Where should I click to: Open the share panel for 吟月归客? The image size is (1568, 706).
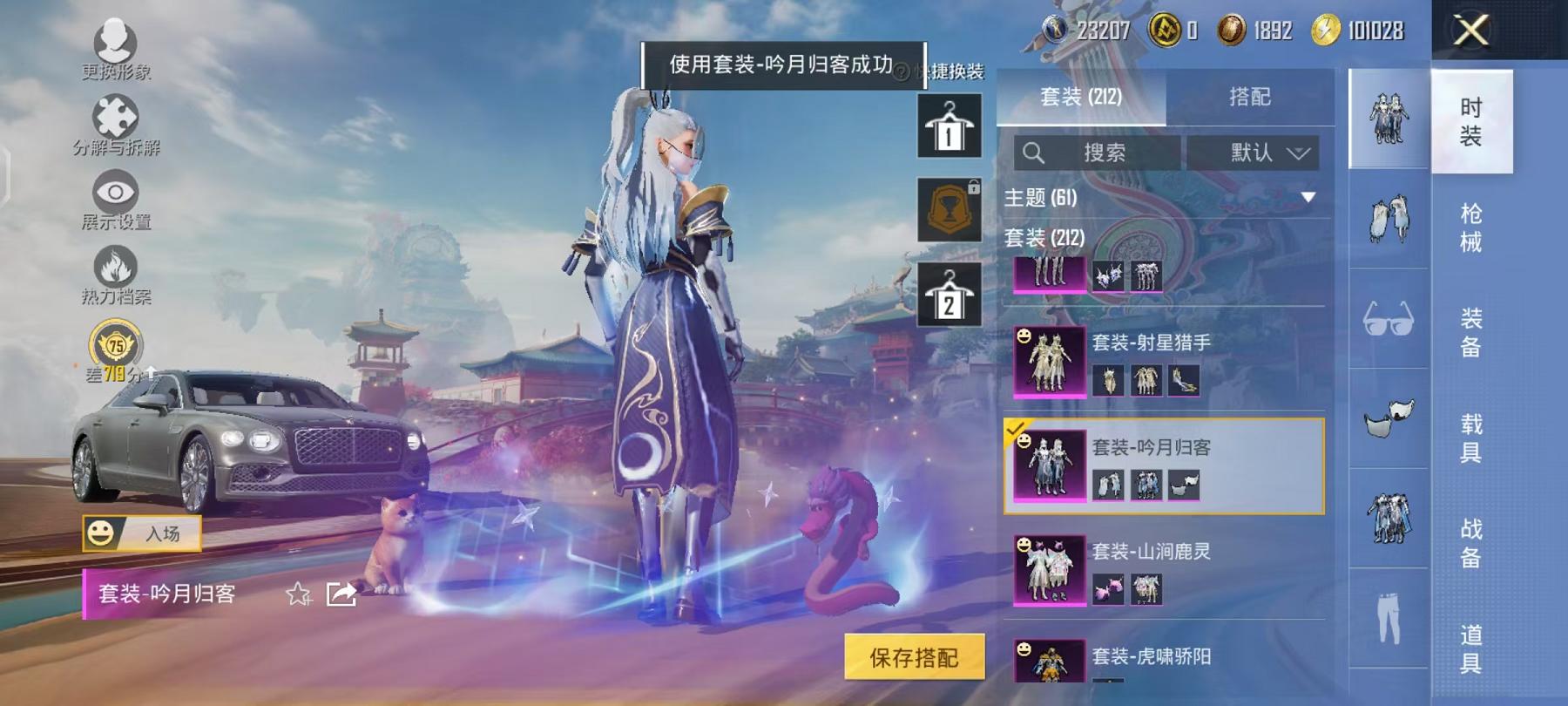340,596
